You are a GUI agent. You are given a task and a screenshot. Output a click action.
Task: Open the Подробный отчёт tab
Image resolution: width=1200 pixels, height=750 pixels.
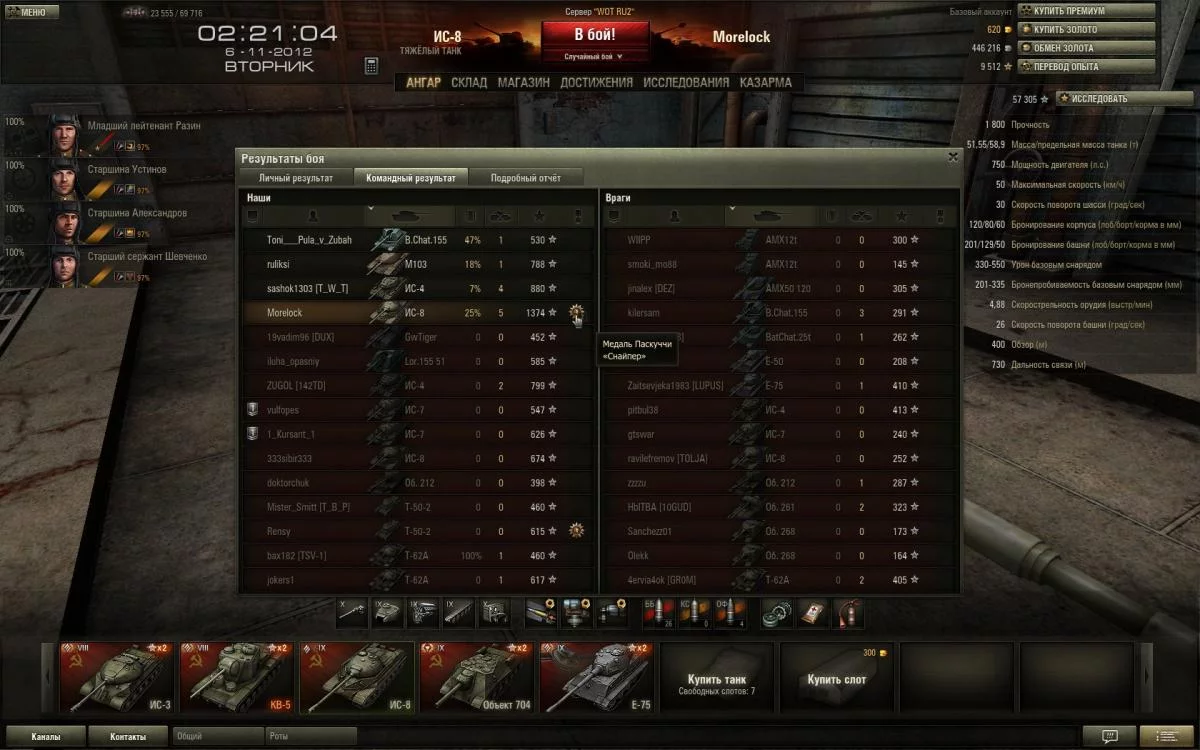coord(525,178)
